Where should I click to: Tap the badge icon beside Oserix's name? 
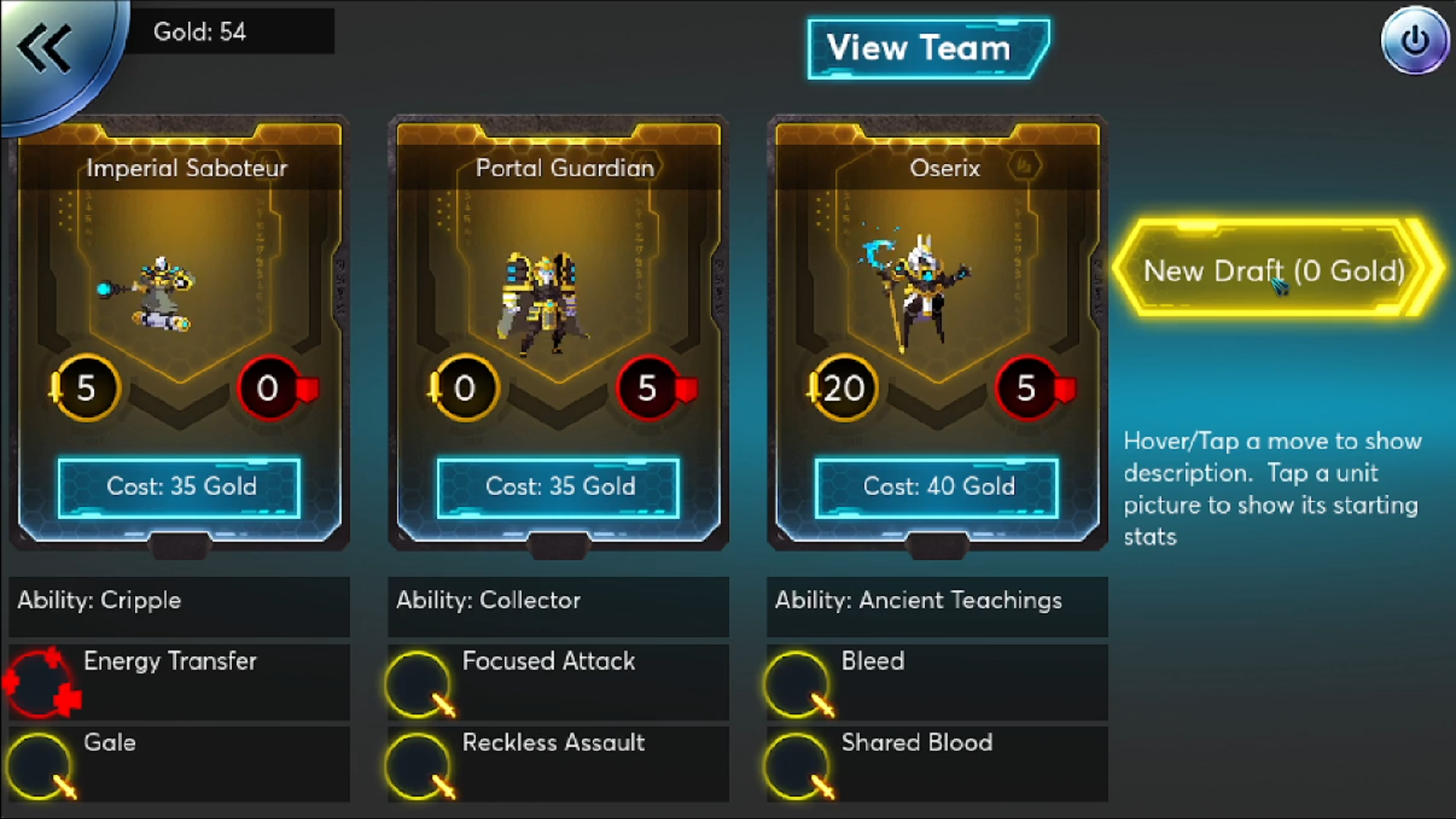pos(1024,166)
